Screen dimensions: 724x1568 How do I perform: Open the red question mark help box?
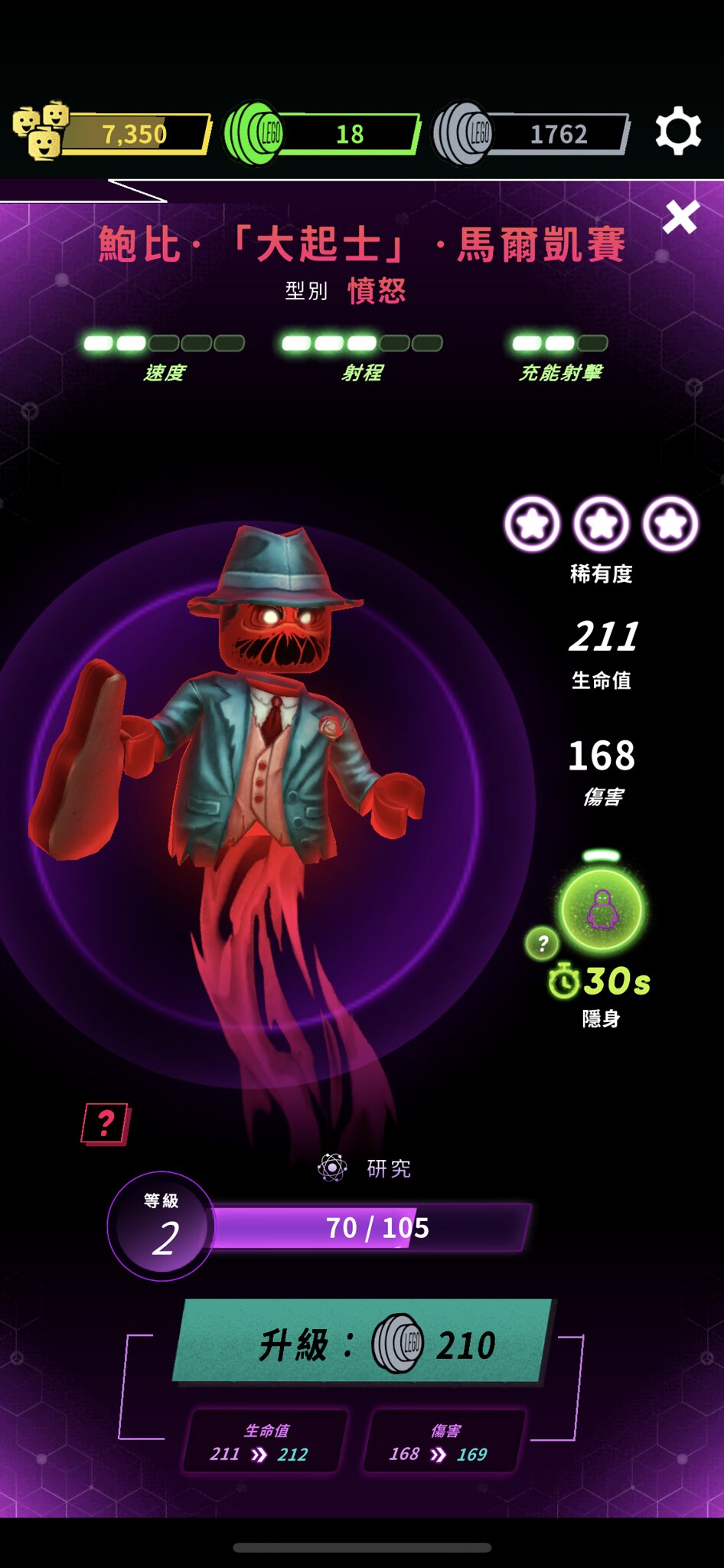[x=105, y=1124]
